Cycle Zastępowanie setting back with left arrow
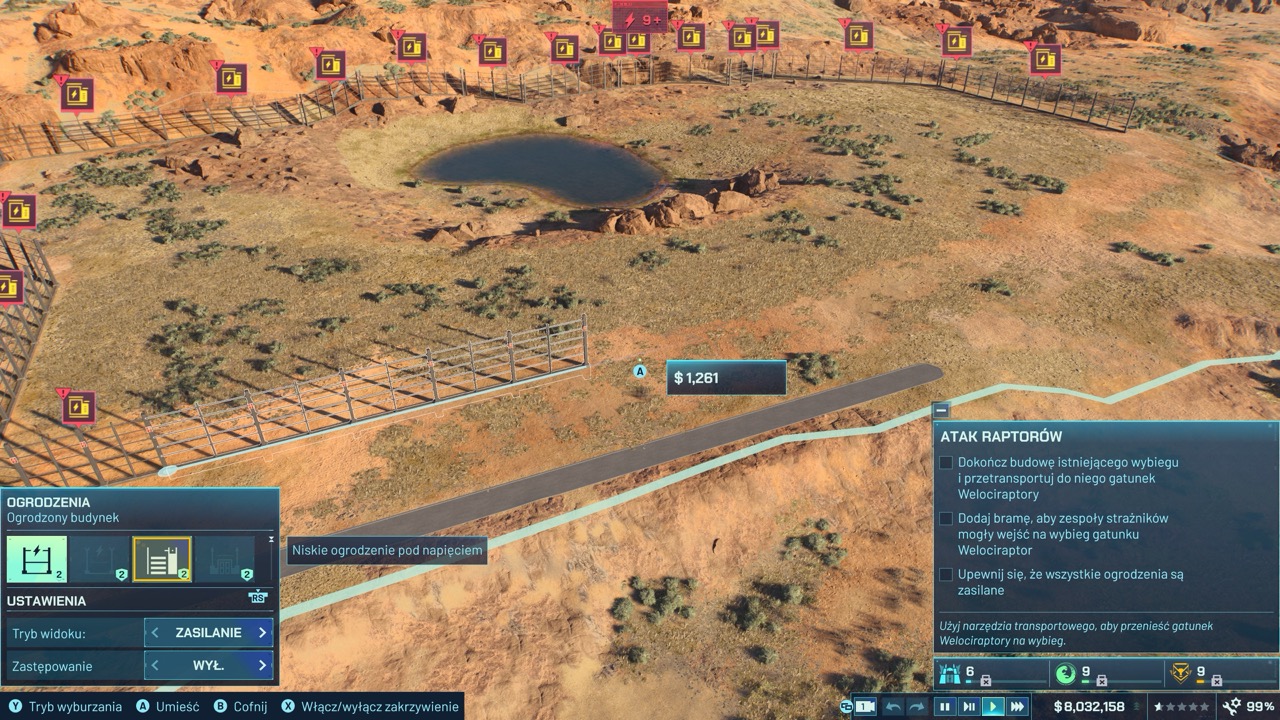 pos(156,665)
